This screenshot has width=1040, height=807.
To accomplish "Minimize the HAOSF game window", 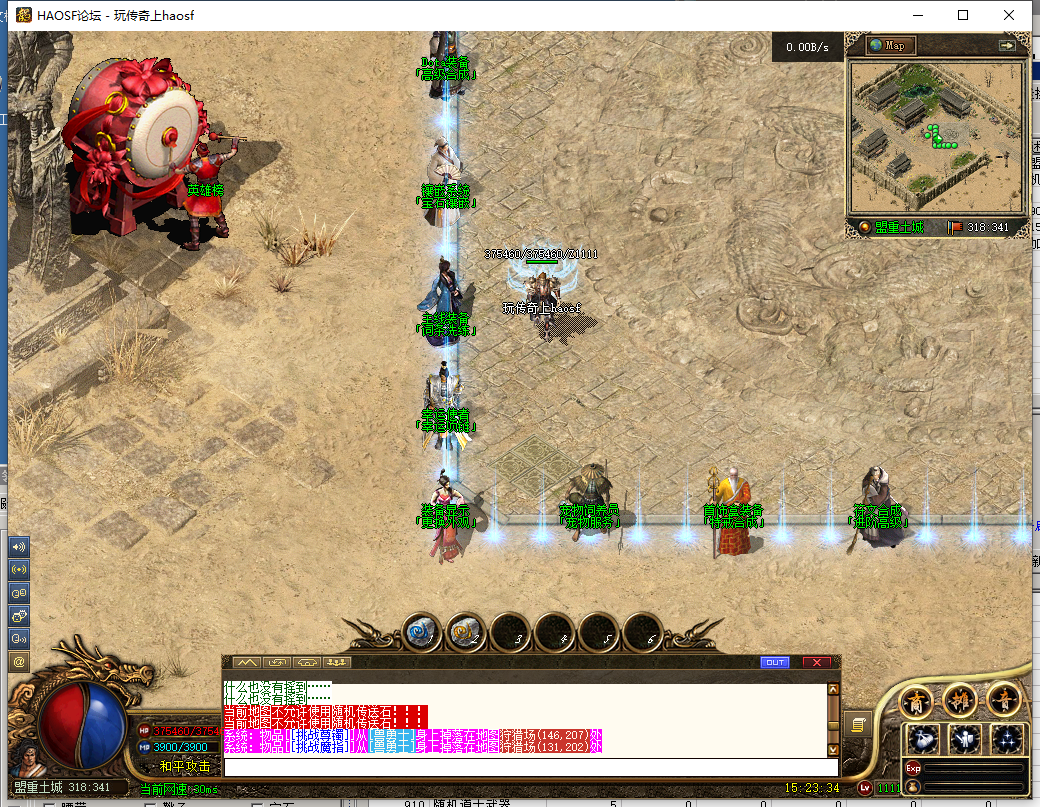I will [917, 15].
